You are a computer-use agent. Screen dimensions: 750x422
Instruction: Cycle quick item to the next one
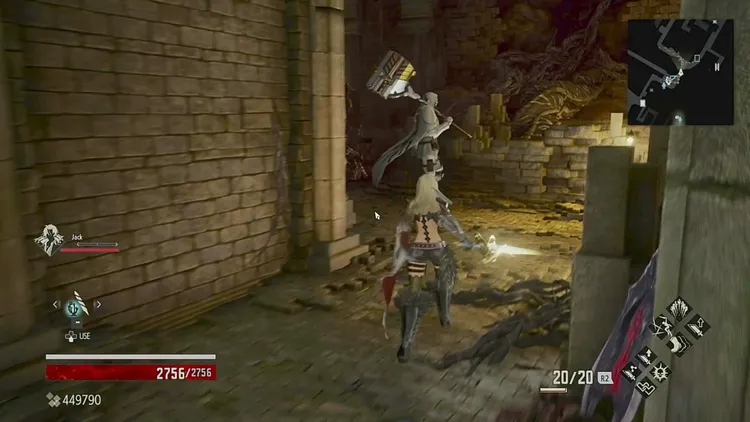pyautogui.click(x=97, y=305)
